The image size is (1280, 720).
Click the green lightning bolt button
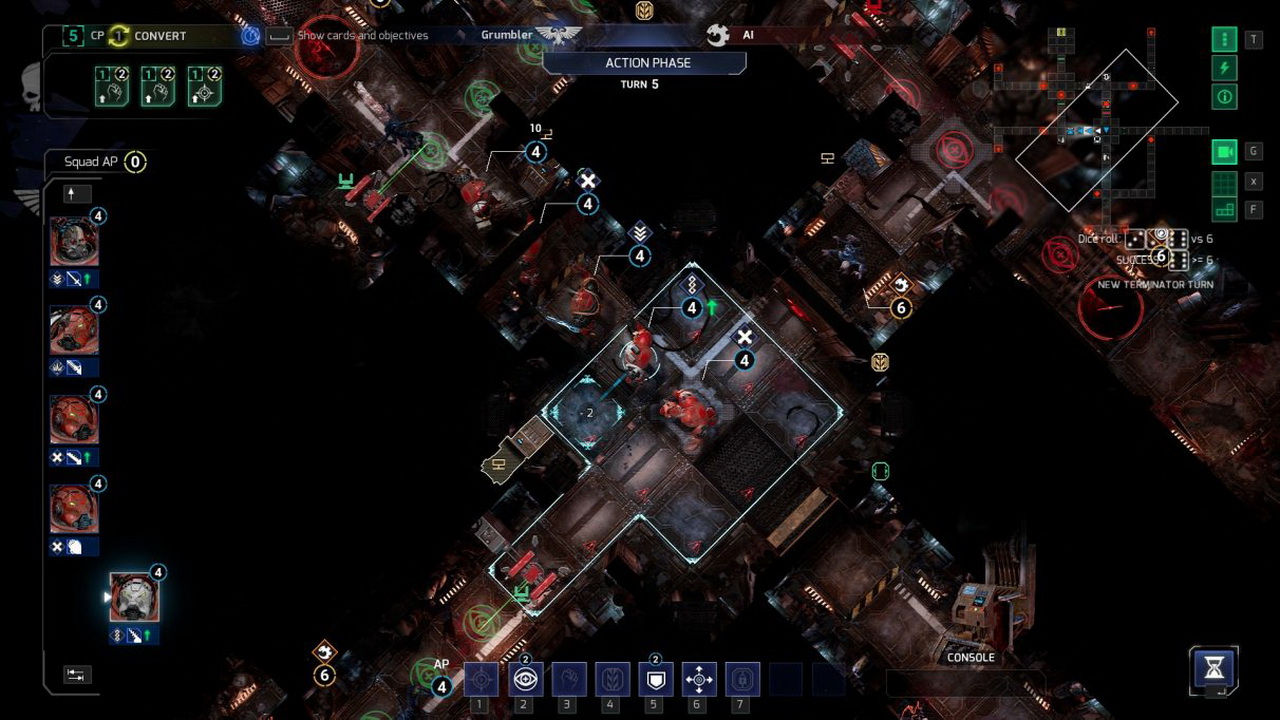tap(1224, 68)
